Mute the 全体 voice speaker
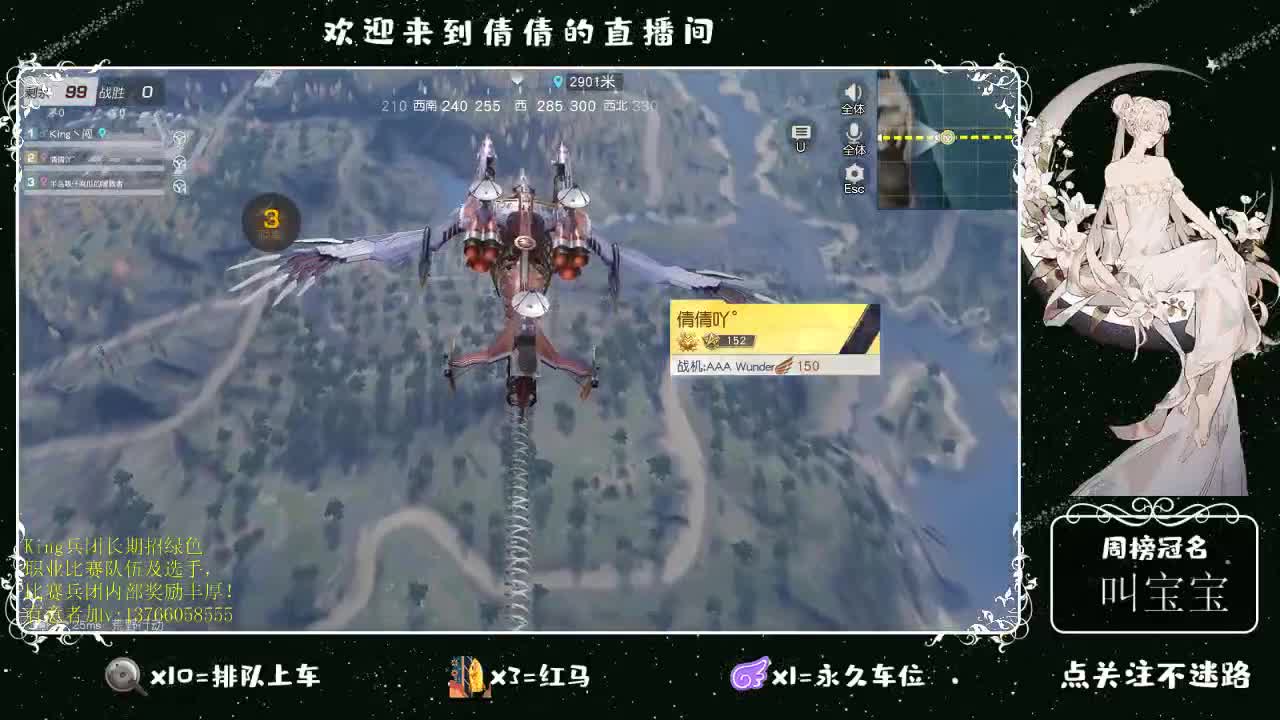1280x720 pixels. (853, 92)
